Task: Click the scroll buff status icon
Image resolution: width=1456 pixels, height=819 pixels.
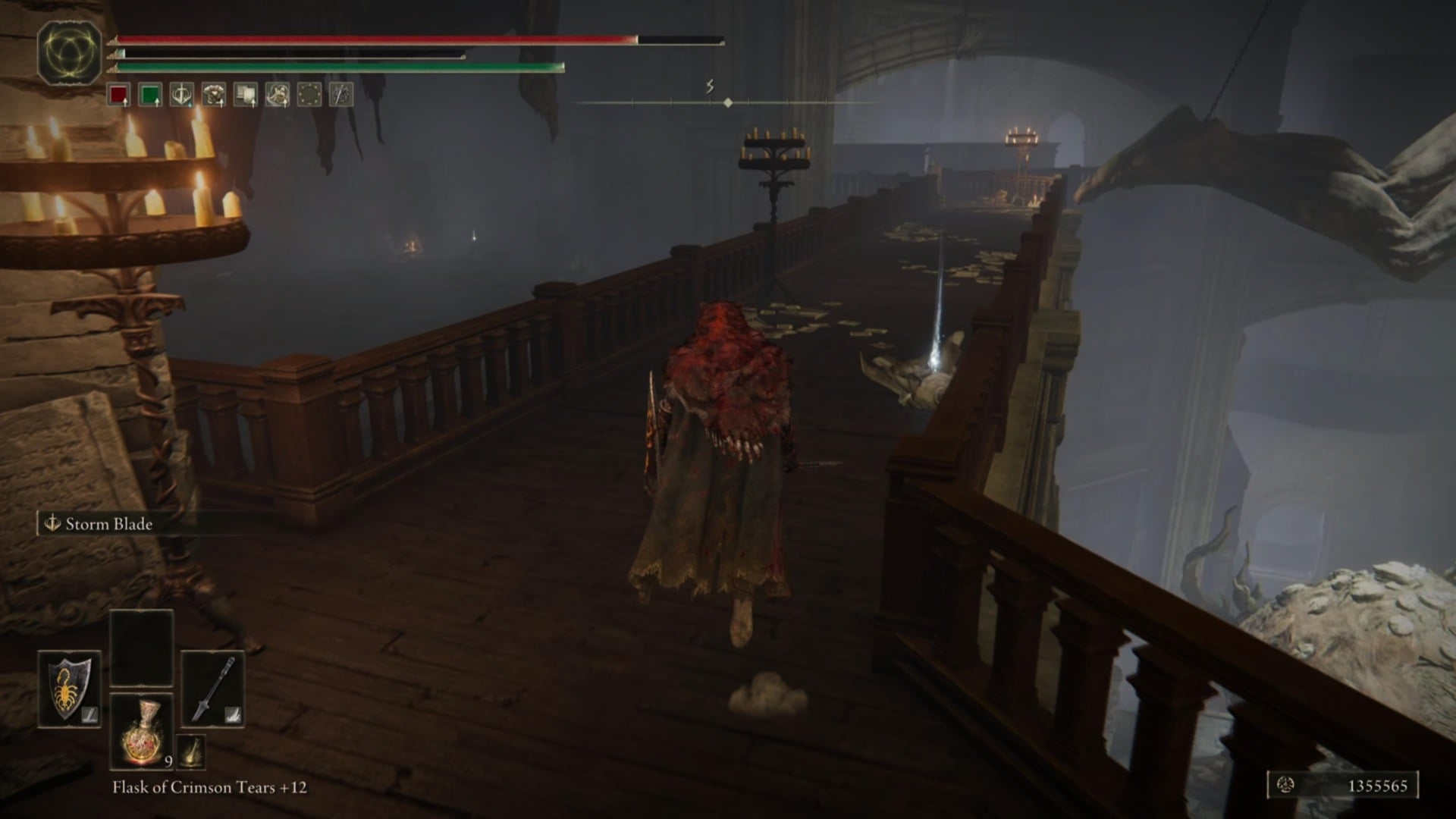Action: (244, 96)
